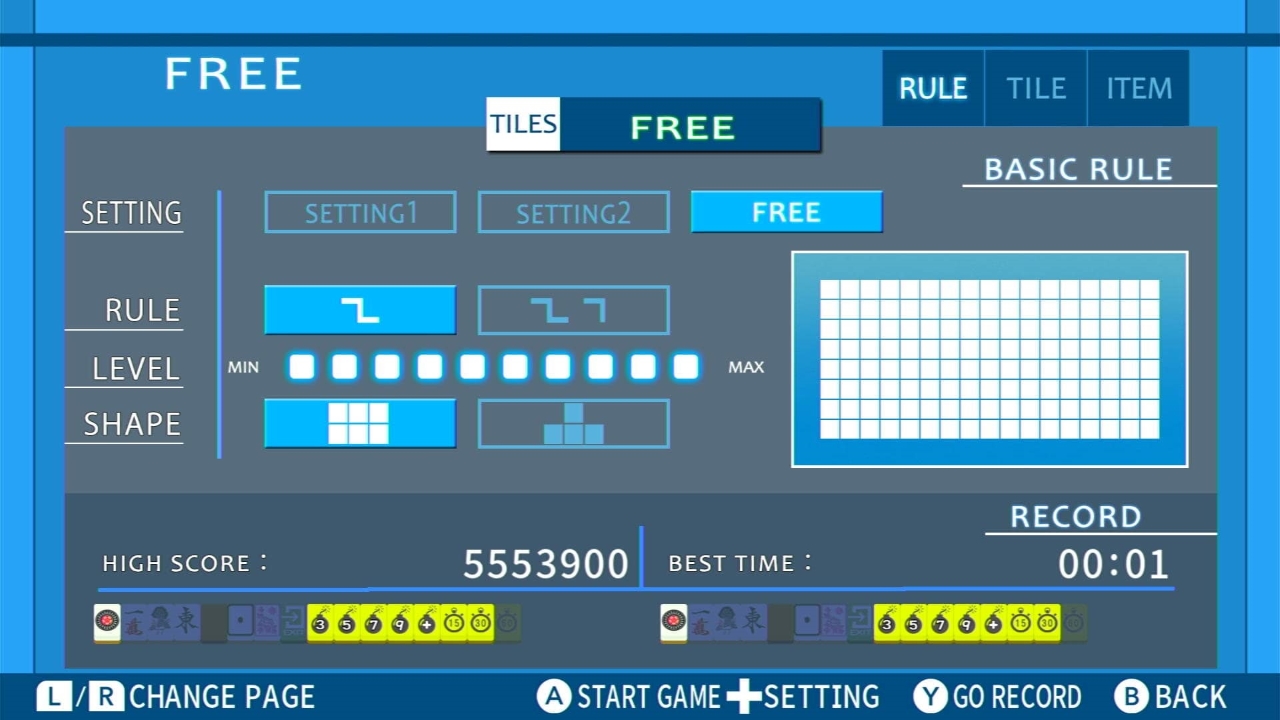1280x720 pixels.
Task: Click the SETTING2 preset button
Action: [x=573, y=212]
